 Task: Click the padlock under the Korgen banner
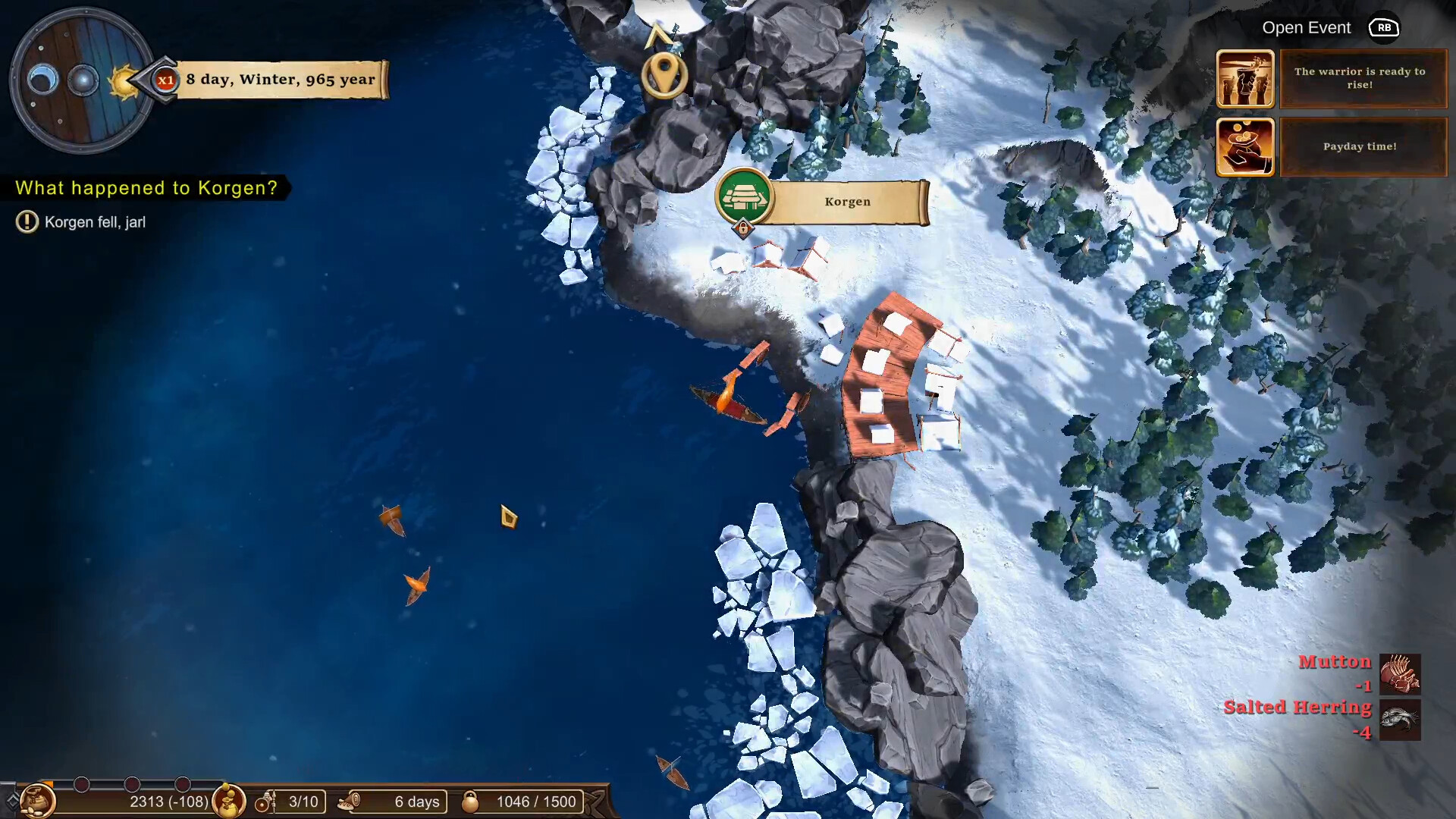tap(743, 227)
